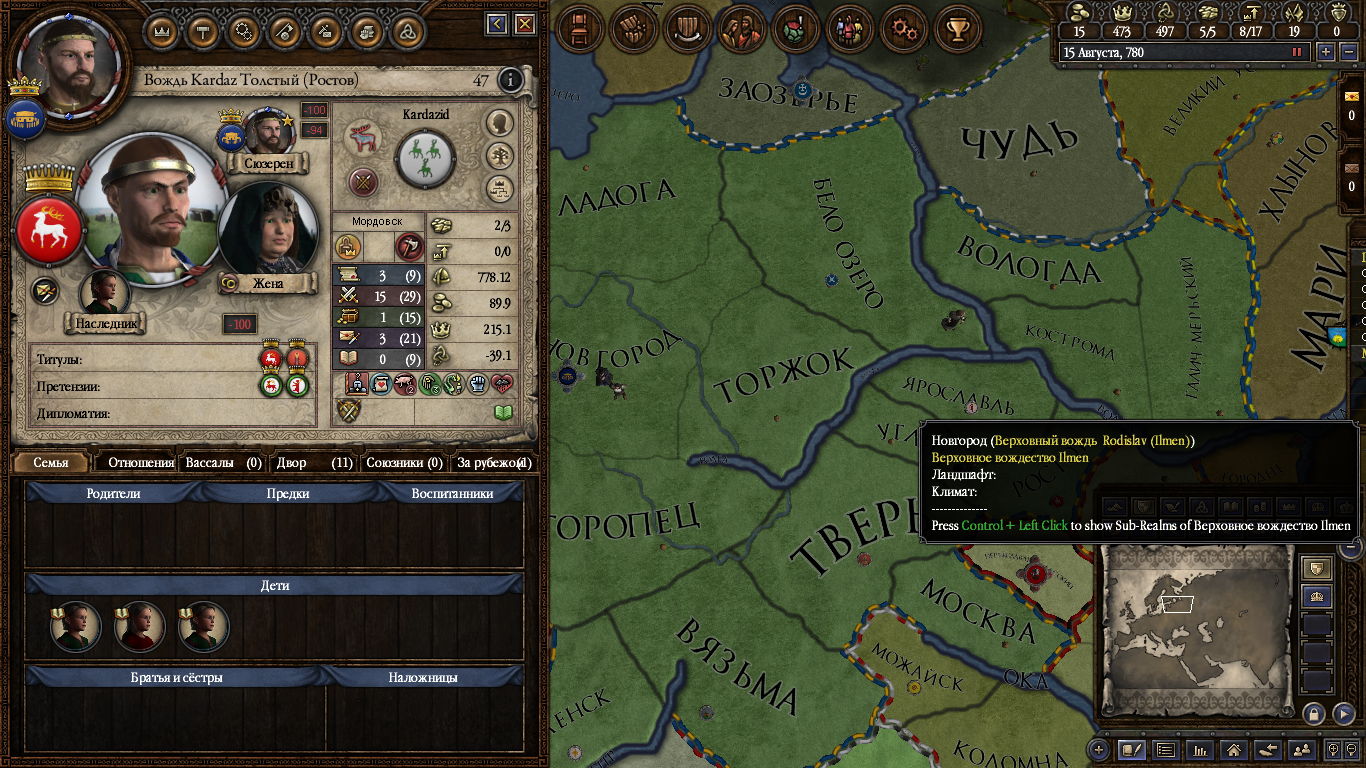Switch to the Семья tab
The width and height of the screenshot is (1366, 768).
51,463
